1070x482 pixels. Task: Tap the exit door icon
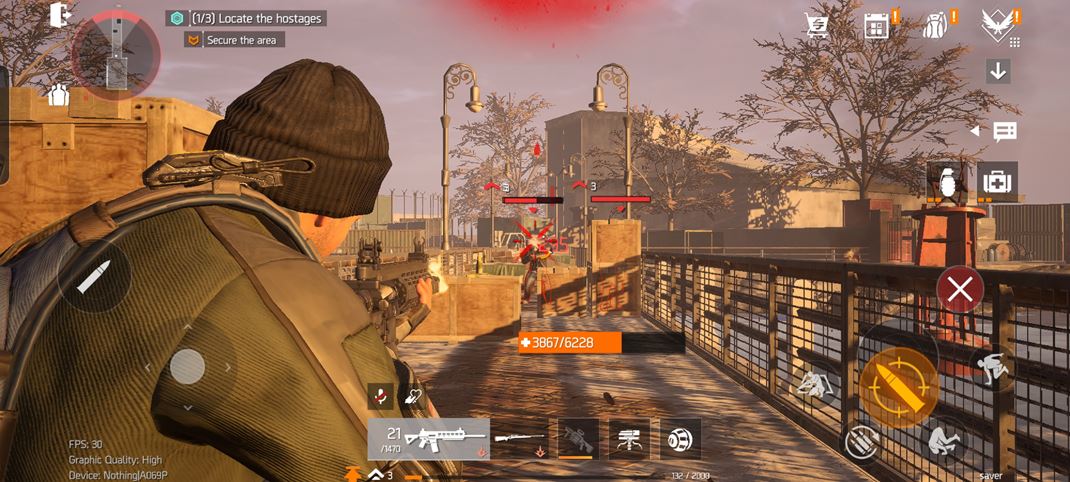point(60,15)
